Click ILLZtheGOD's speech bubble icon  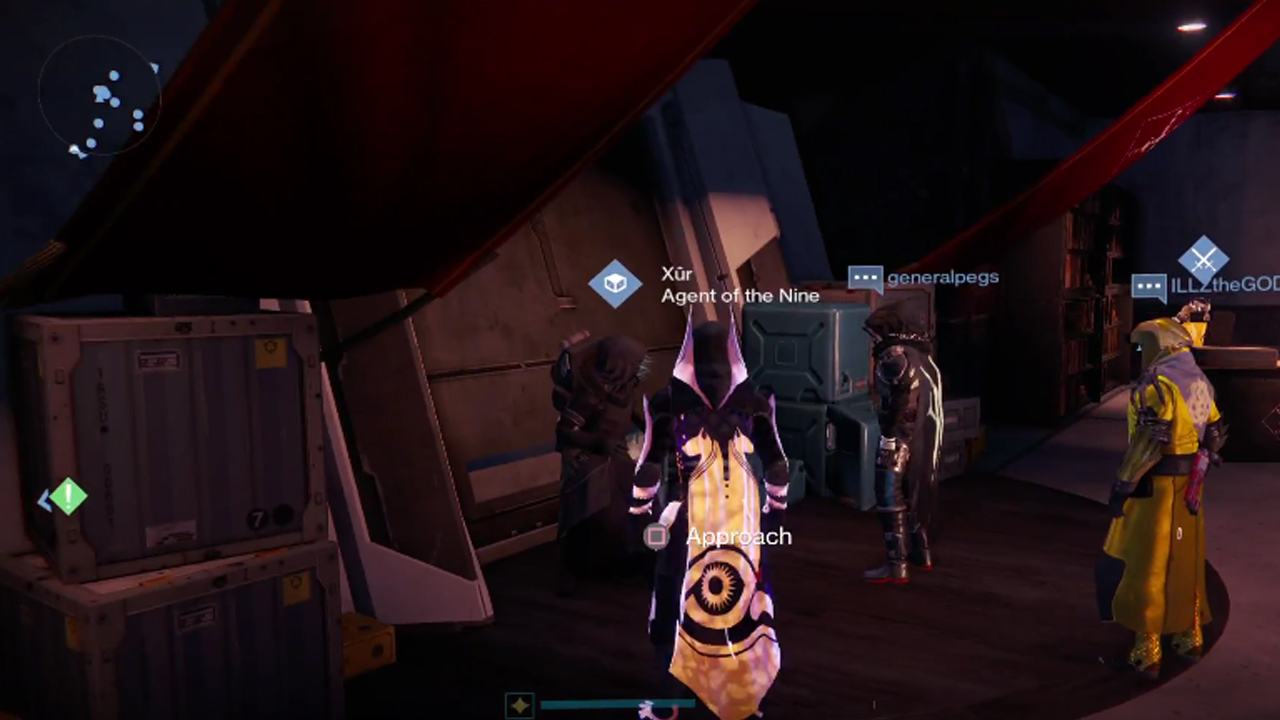tap(1149, 287)
